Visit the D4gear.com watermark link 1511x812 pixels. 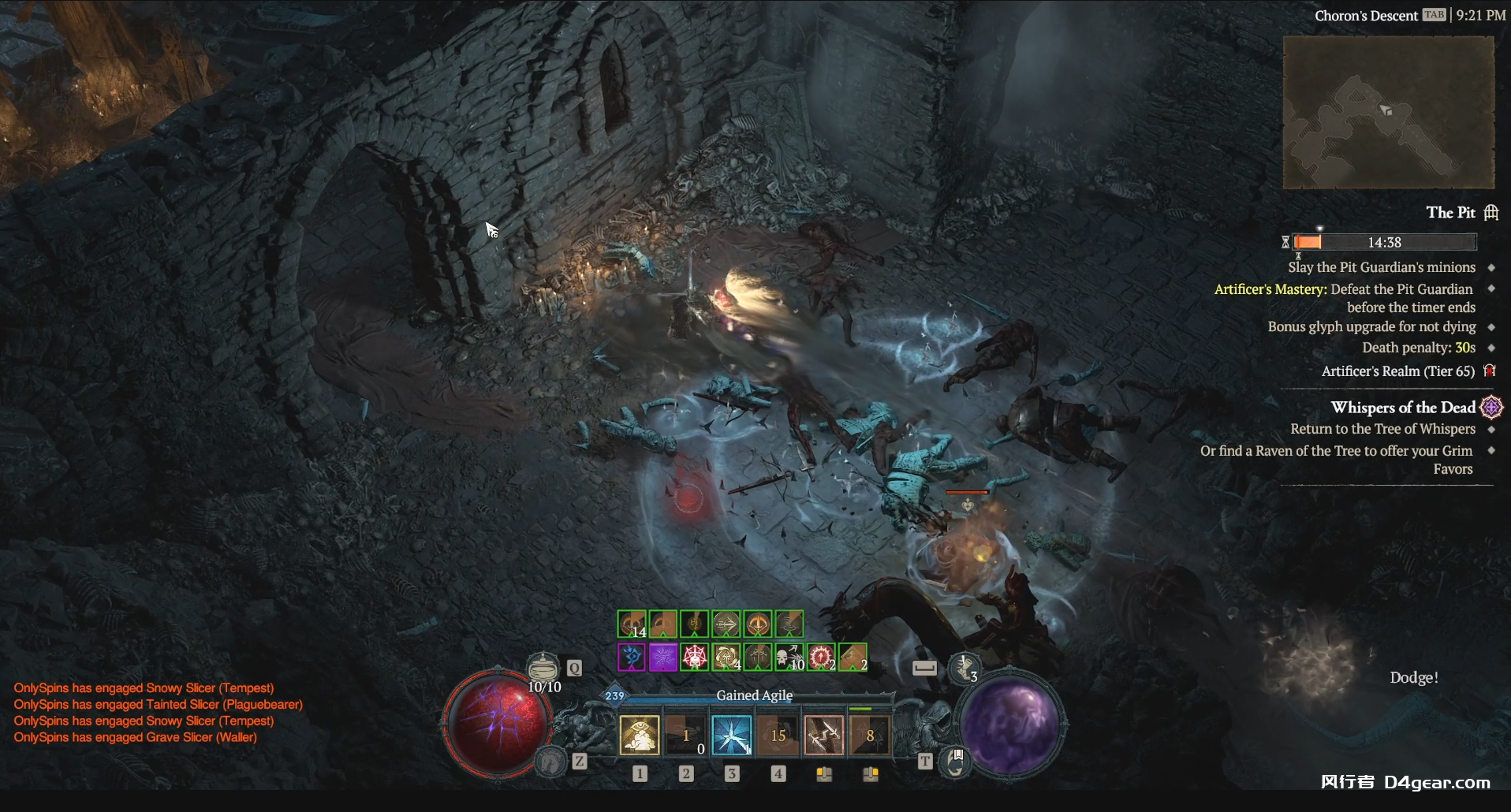pos(1437,782)
